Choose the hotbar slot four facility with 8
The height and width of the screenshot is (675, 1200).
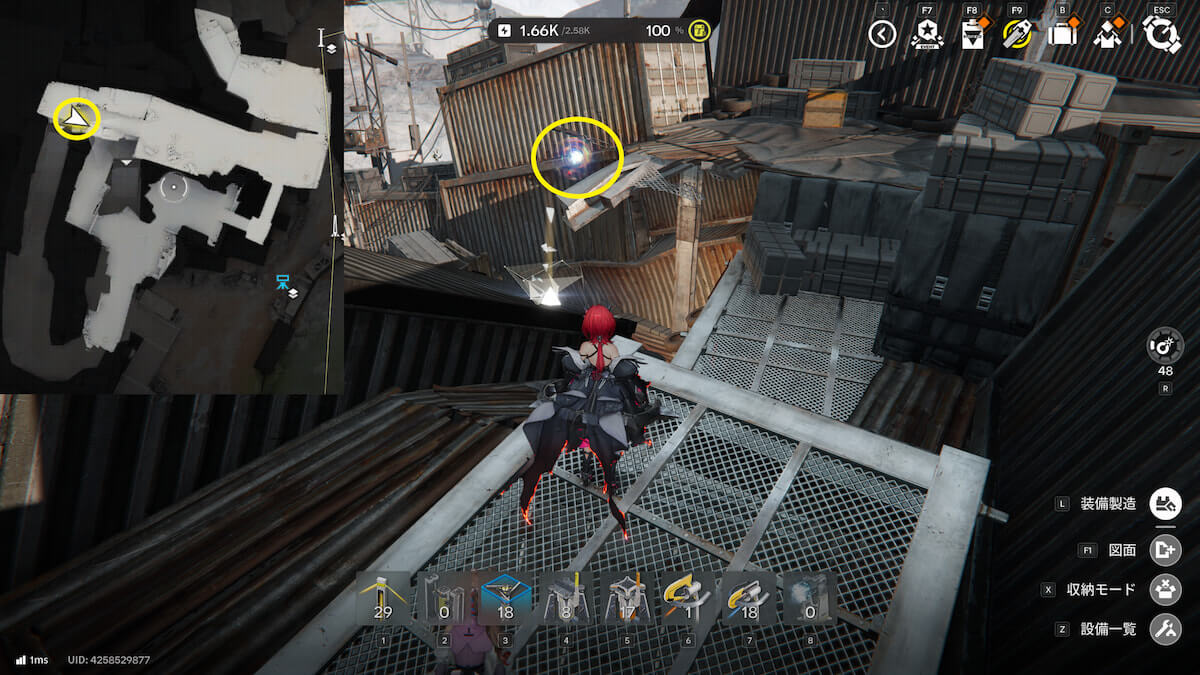click(x=564, y=598)
